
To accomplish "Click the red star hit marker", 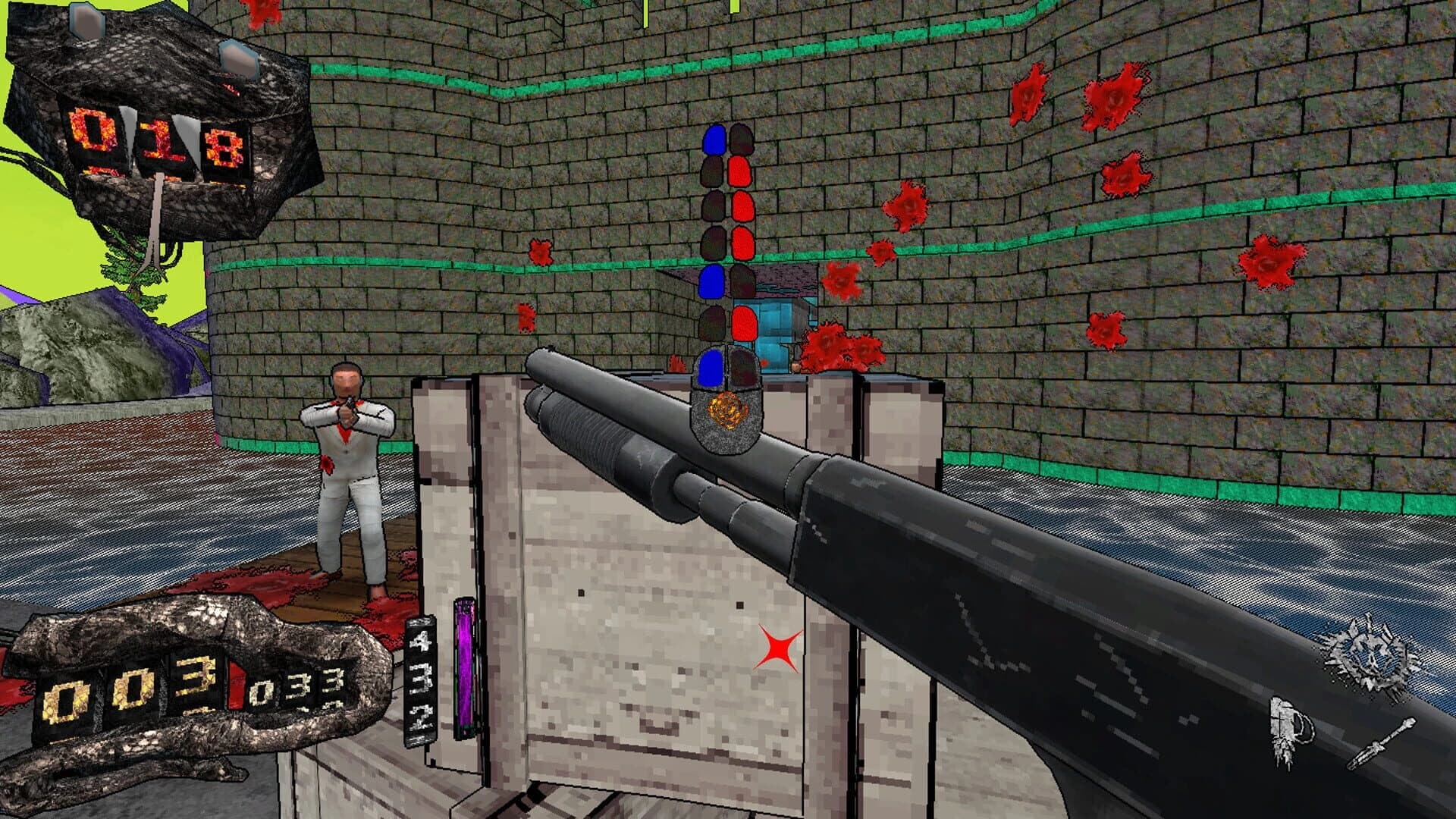I will tap(778, 648).
